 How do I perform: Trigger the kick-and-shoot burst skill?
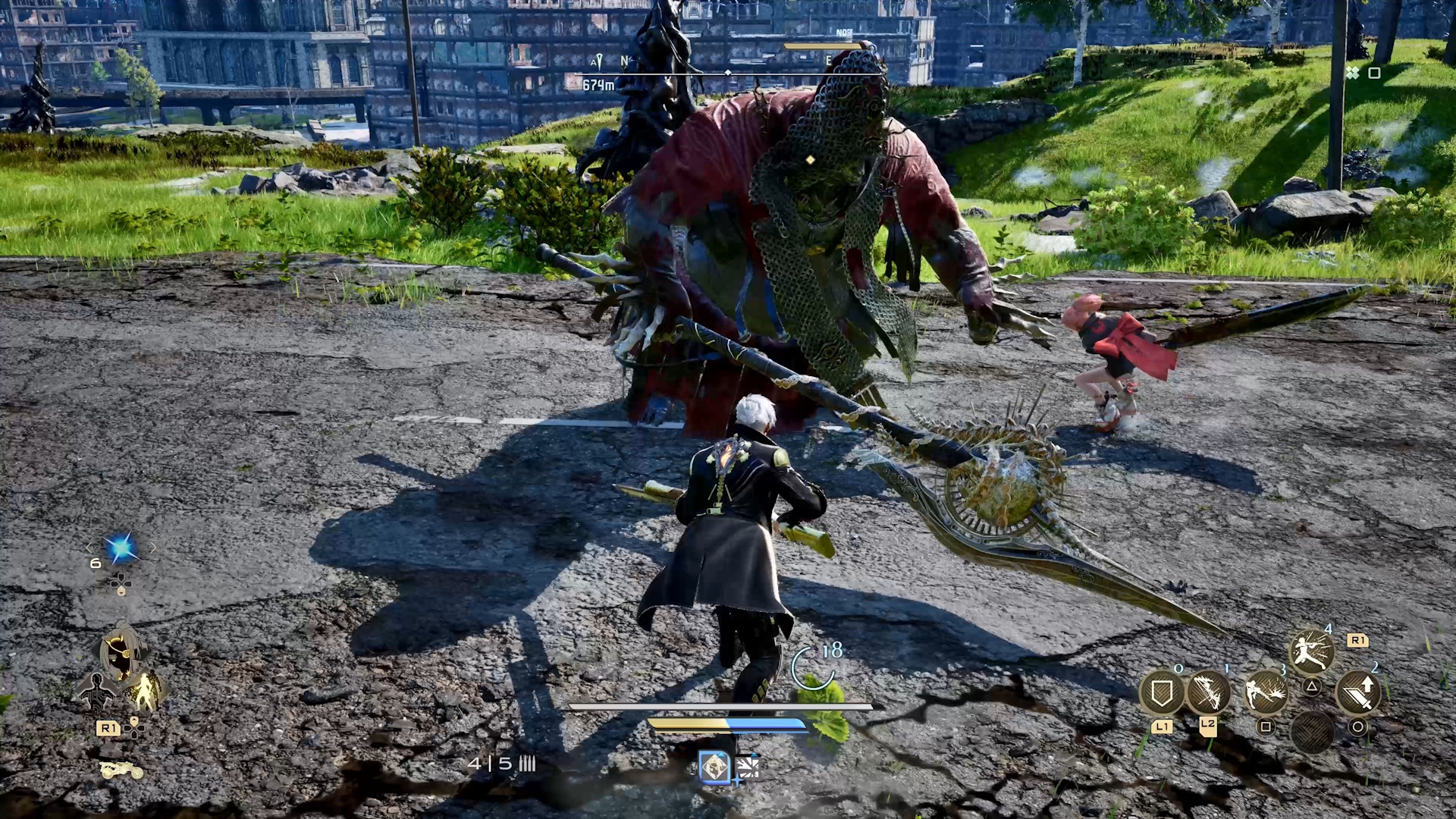(x=1266, y=693)
